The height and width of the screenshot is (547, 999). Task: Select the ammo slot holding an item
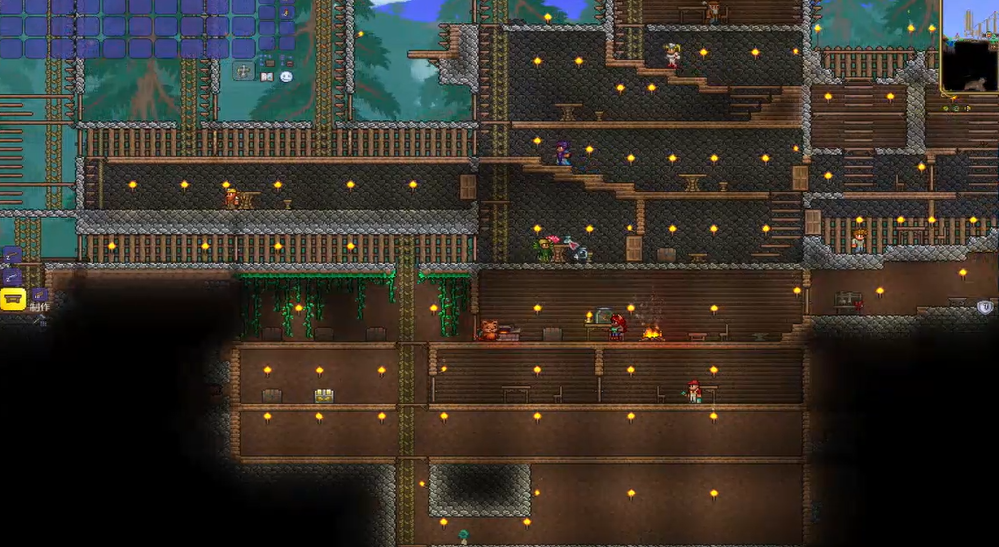coord(286,11)
